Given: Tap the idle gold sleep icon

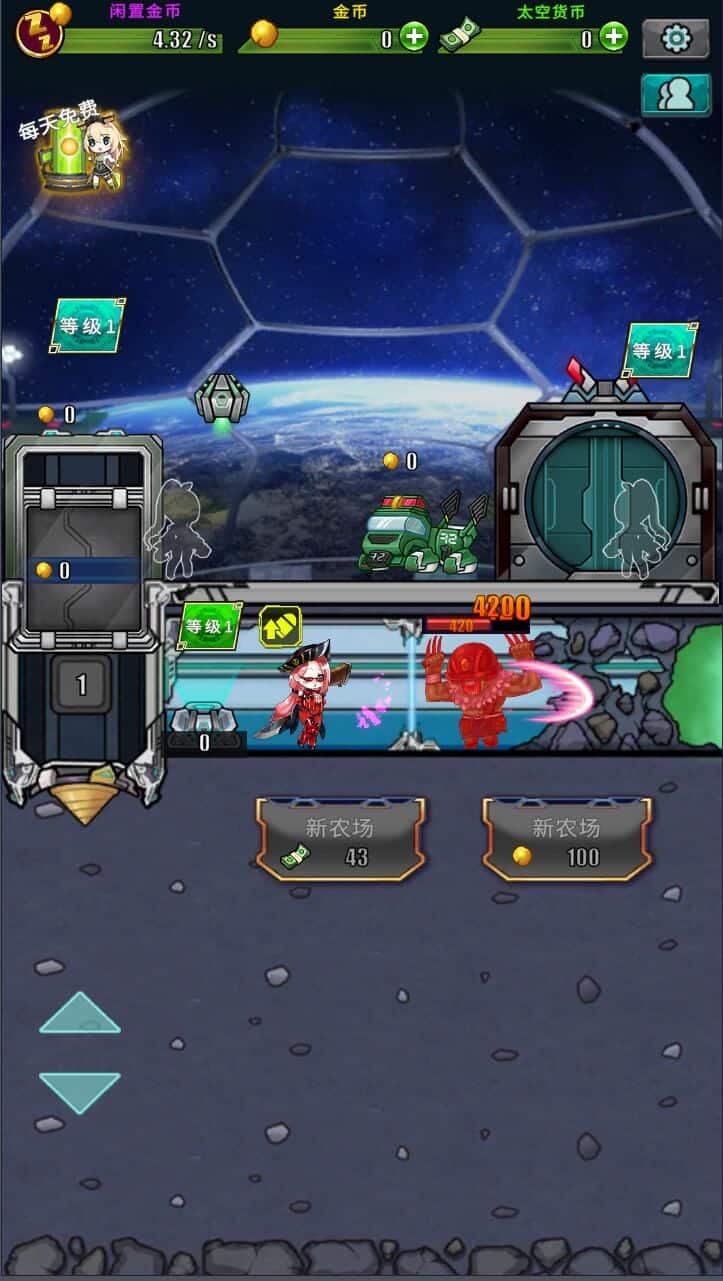Looking at the screenshot, I should click(40, 33).
